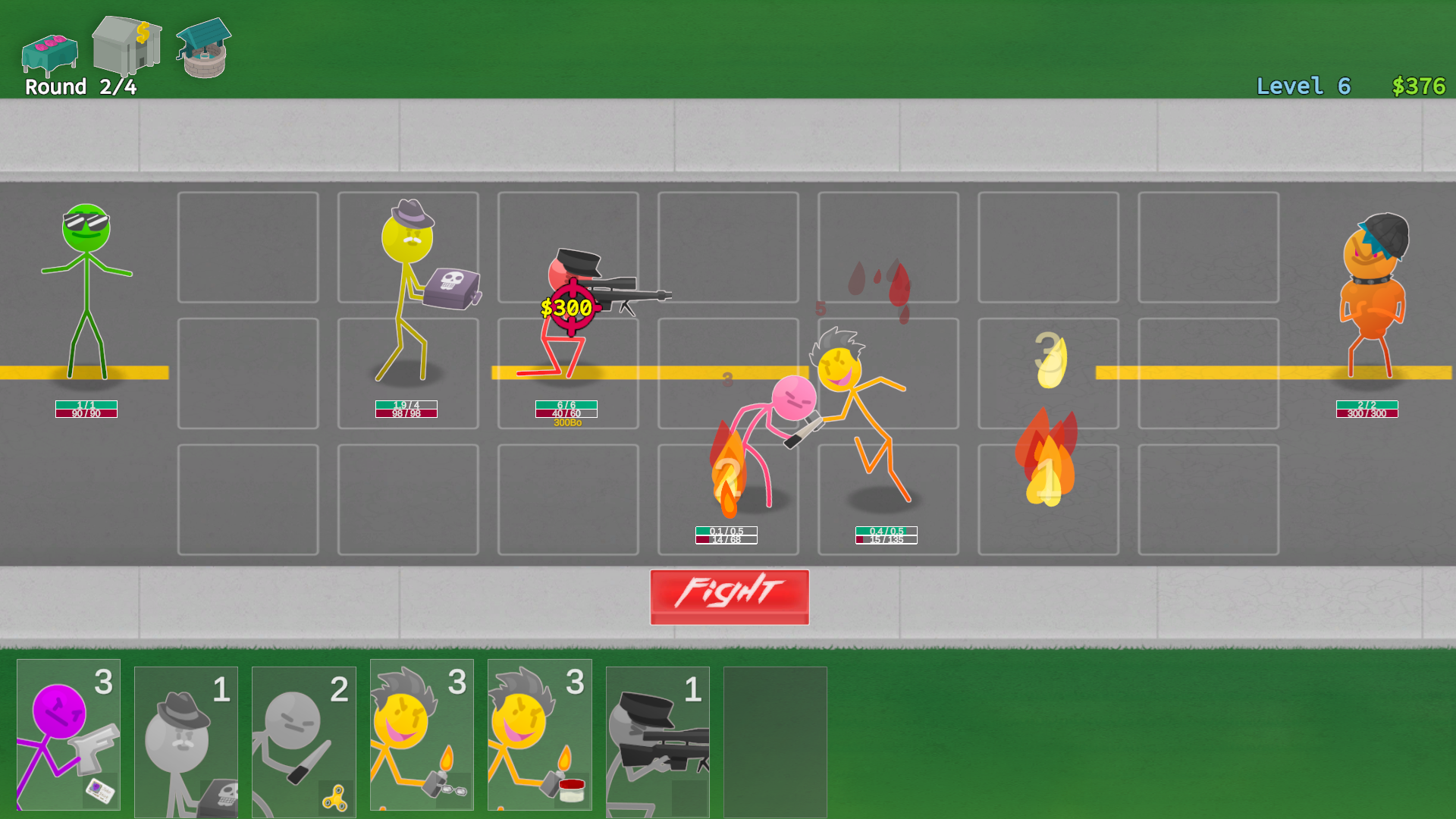This screenshot has width=1456, height=819.
Task: Click the Level 6 indicator
Action: 1302,86
